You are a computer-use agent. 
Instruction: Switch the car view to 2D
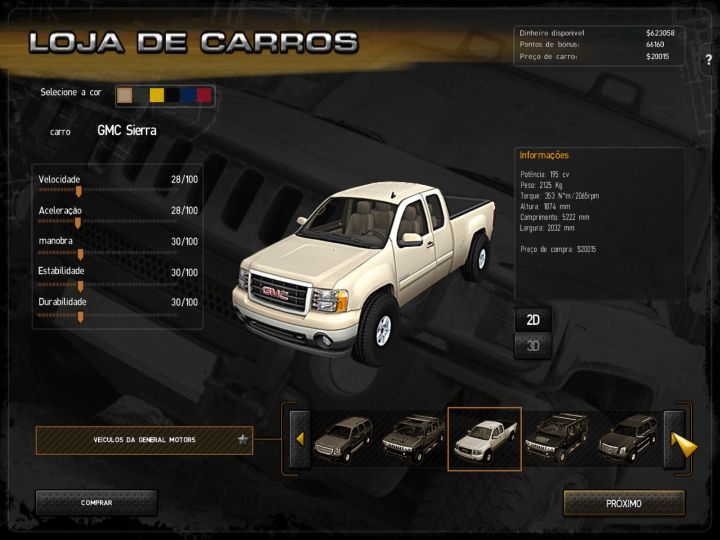[x=533, y=320]
